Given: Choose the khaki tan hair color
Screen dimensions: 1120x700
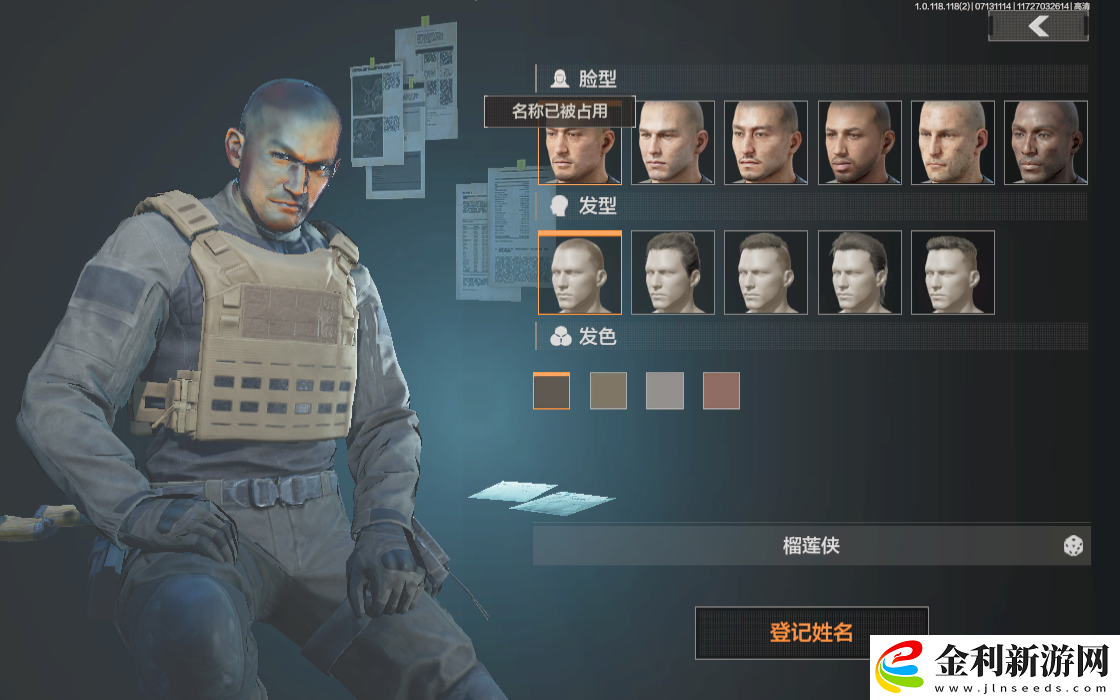Looking at the screenshot, I should coord(608,391).
